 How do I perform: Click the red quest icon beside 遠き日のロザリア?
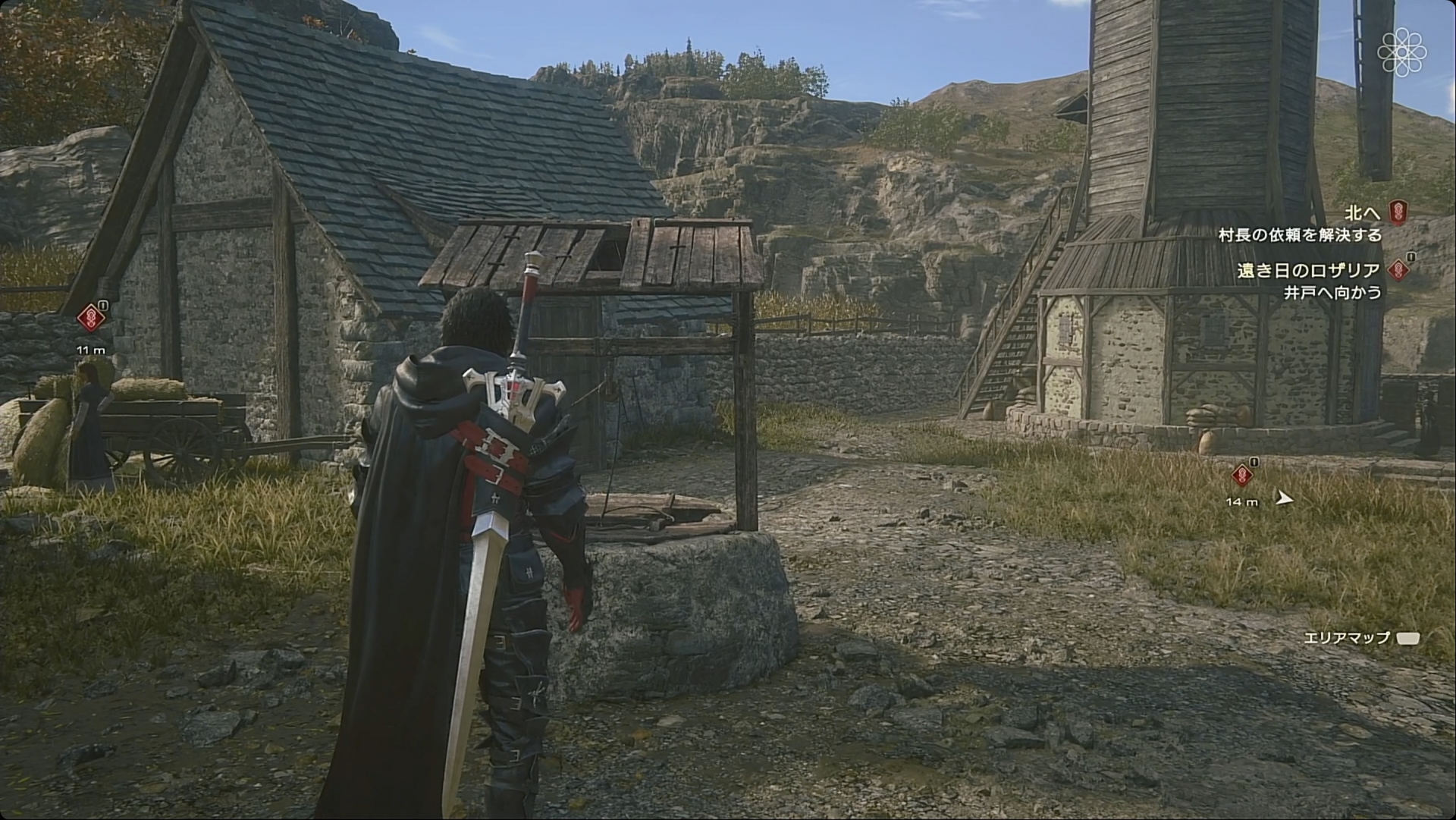coord(1398,269)
